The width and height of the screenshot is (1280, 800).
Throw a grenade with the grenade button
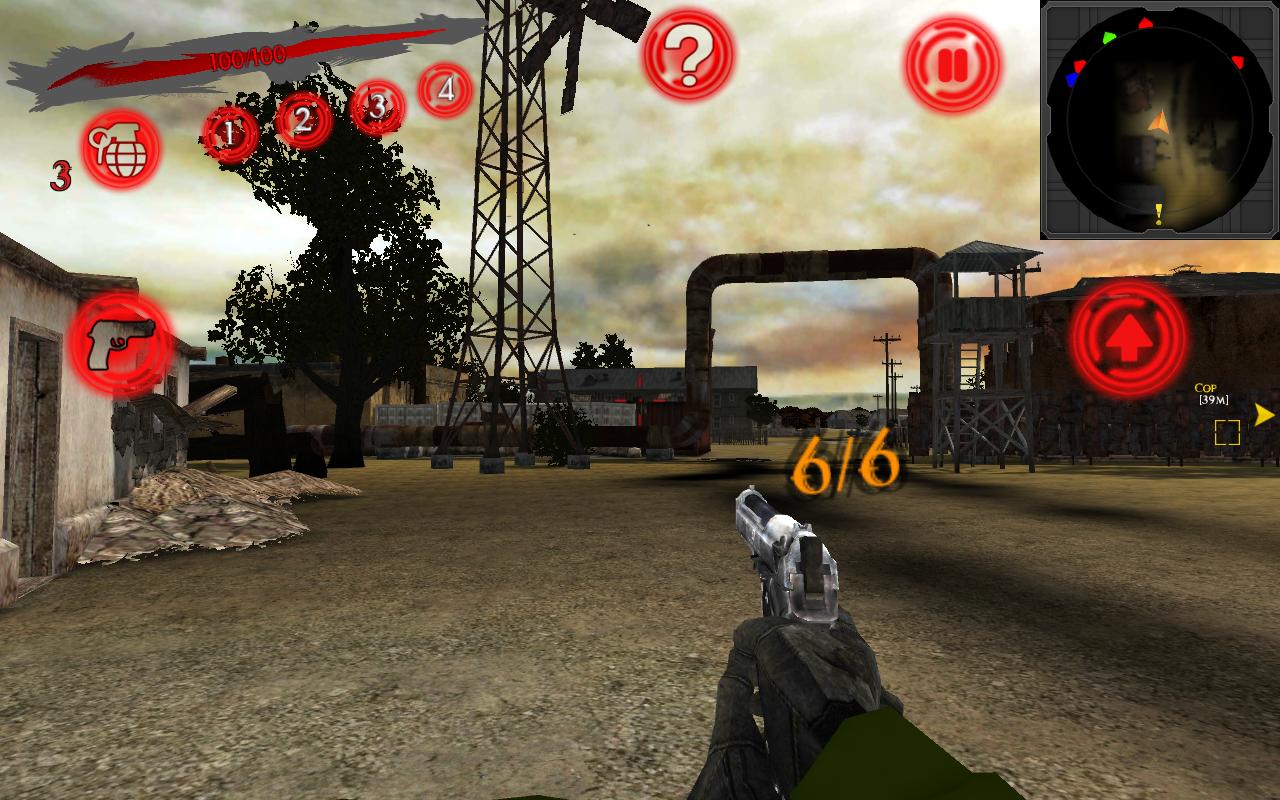121,150
